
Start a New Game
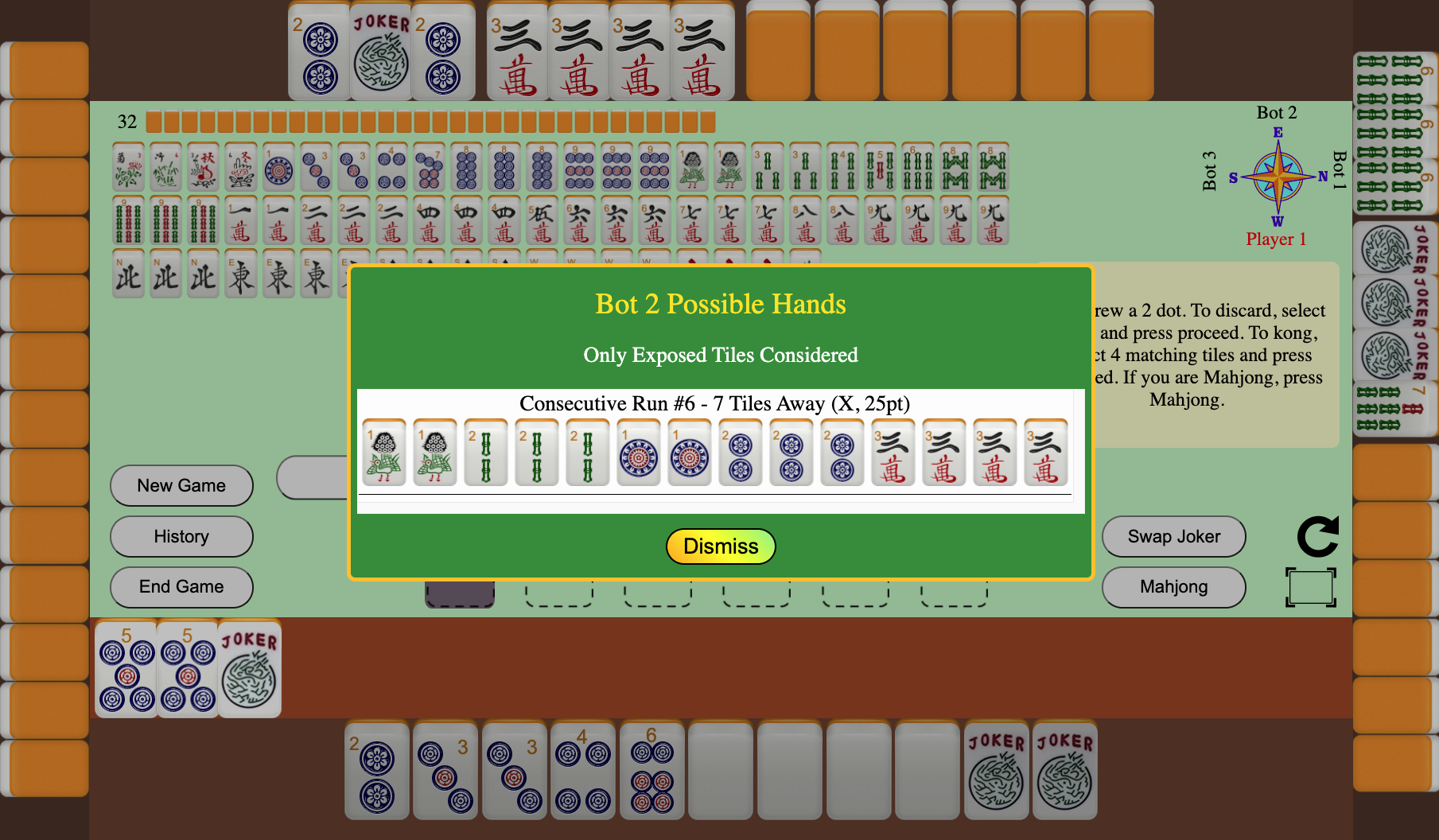click(x=181, y=485)
